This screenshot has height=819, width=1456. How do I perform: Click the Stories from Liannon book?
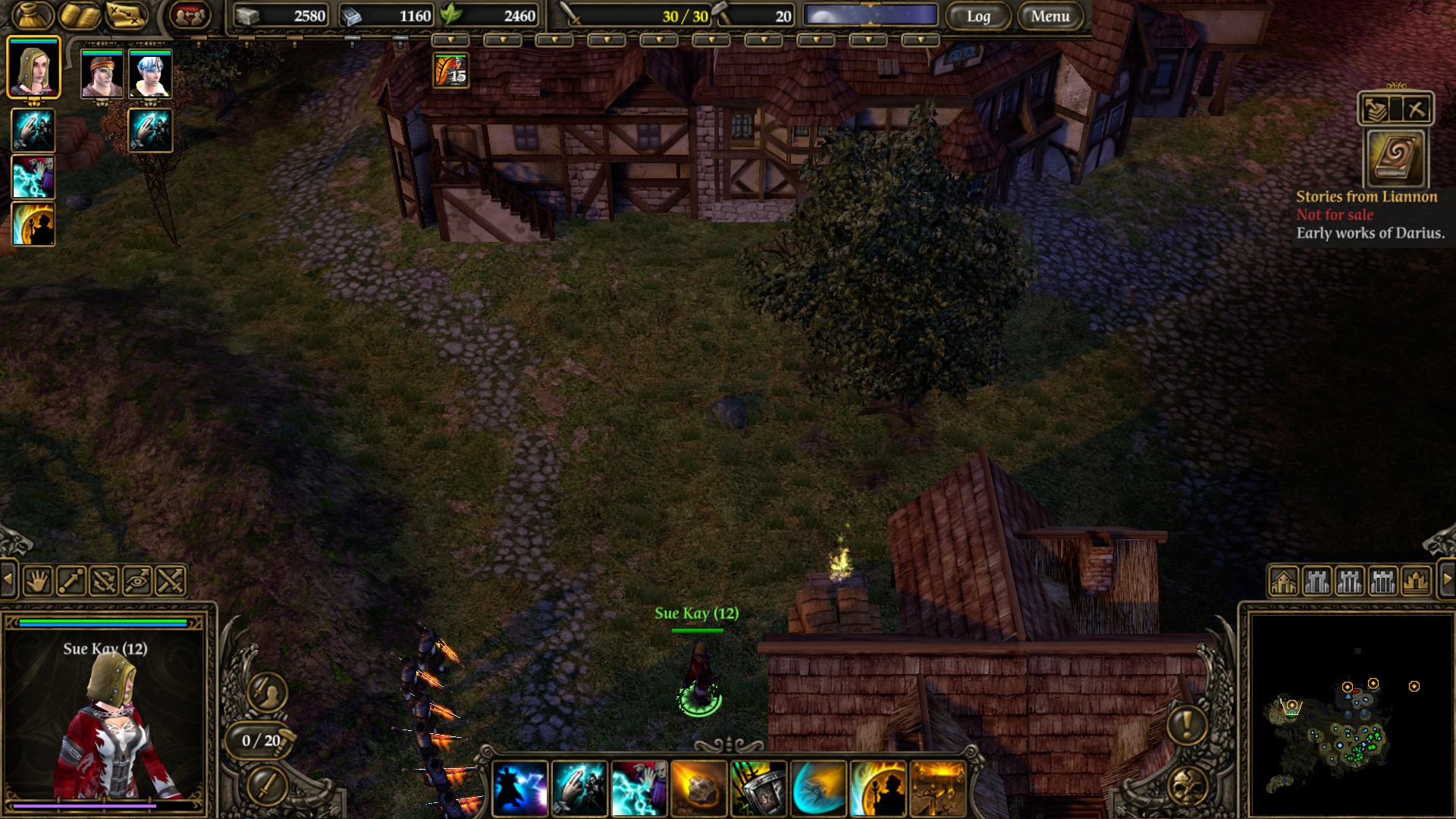point(1395,158)
